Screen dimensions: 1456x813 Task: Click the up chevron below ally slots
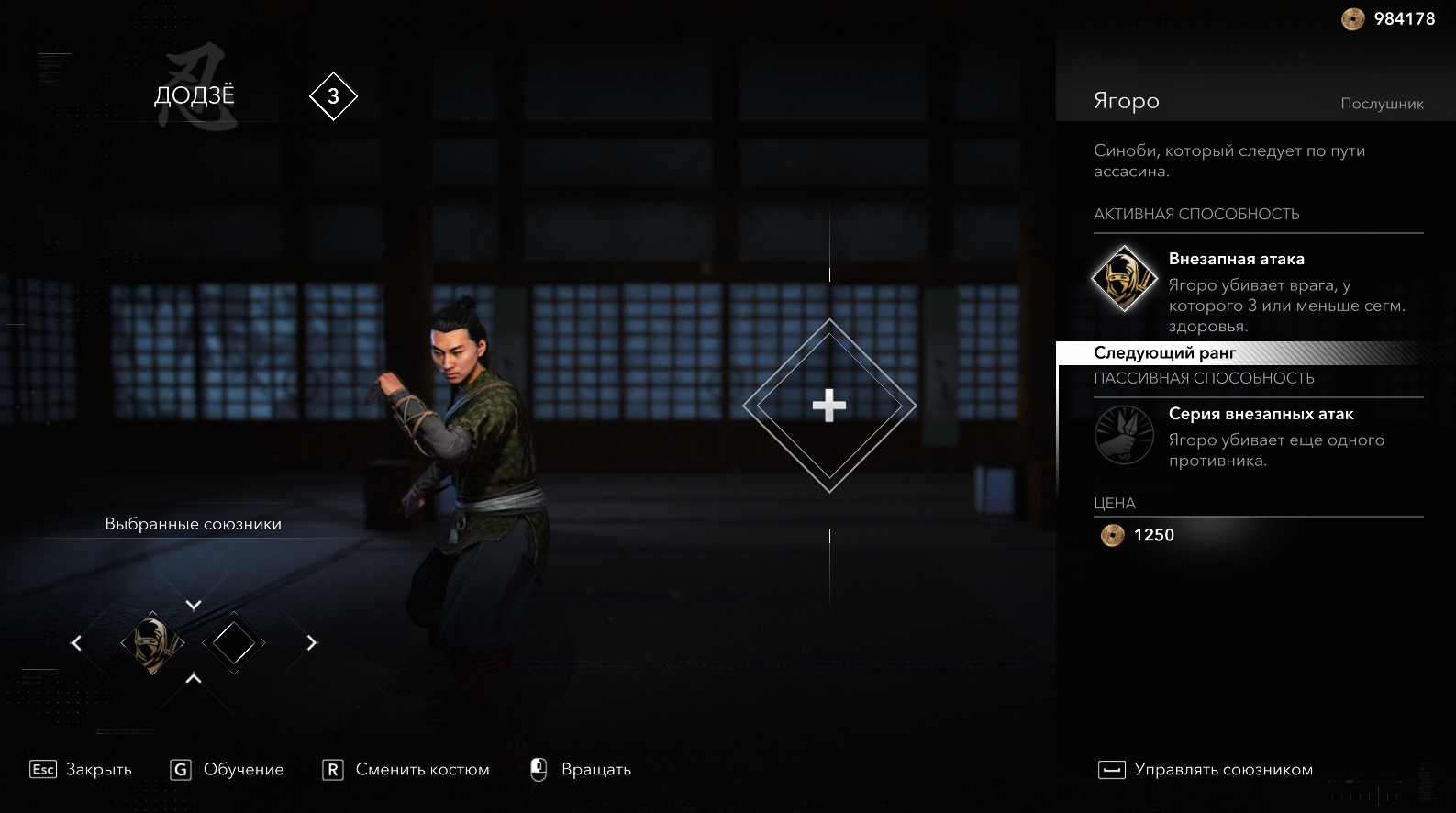(x=194, y=679)
